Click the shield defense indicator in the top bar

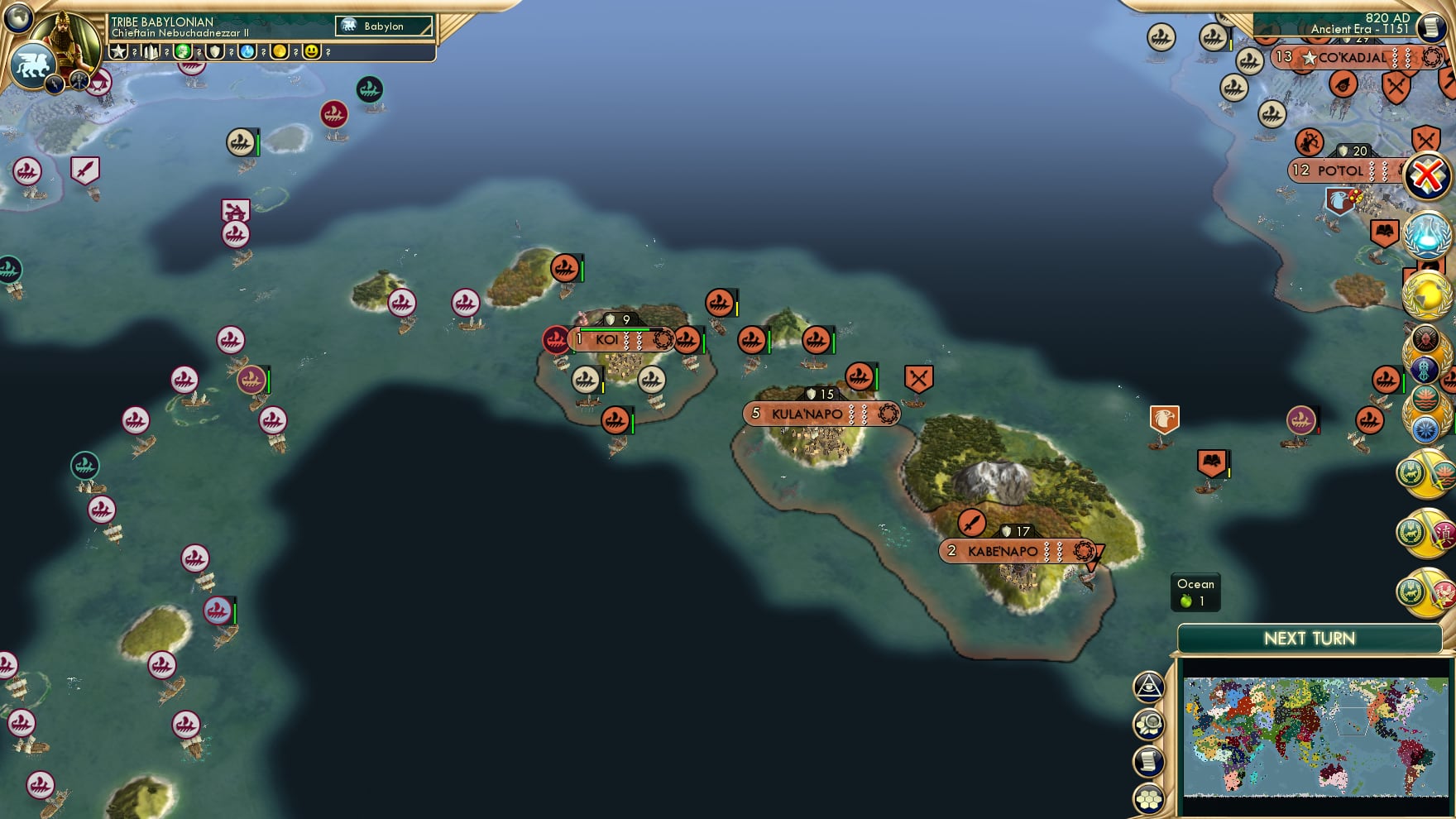click(217, 51)
